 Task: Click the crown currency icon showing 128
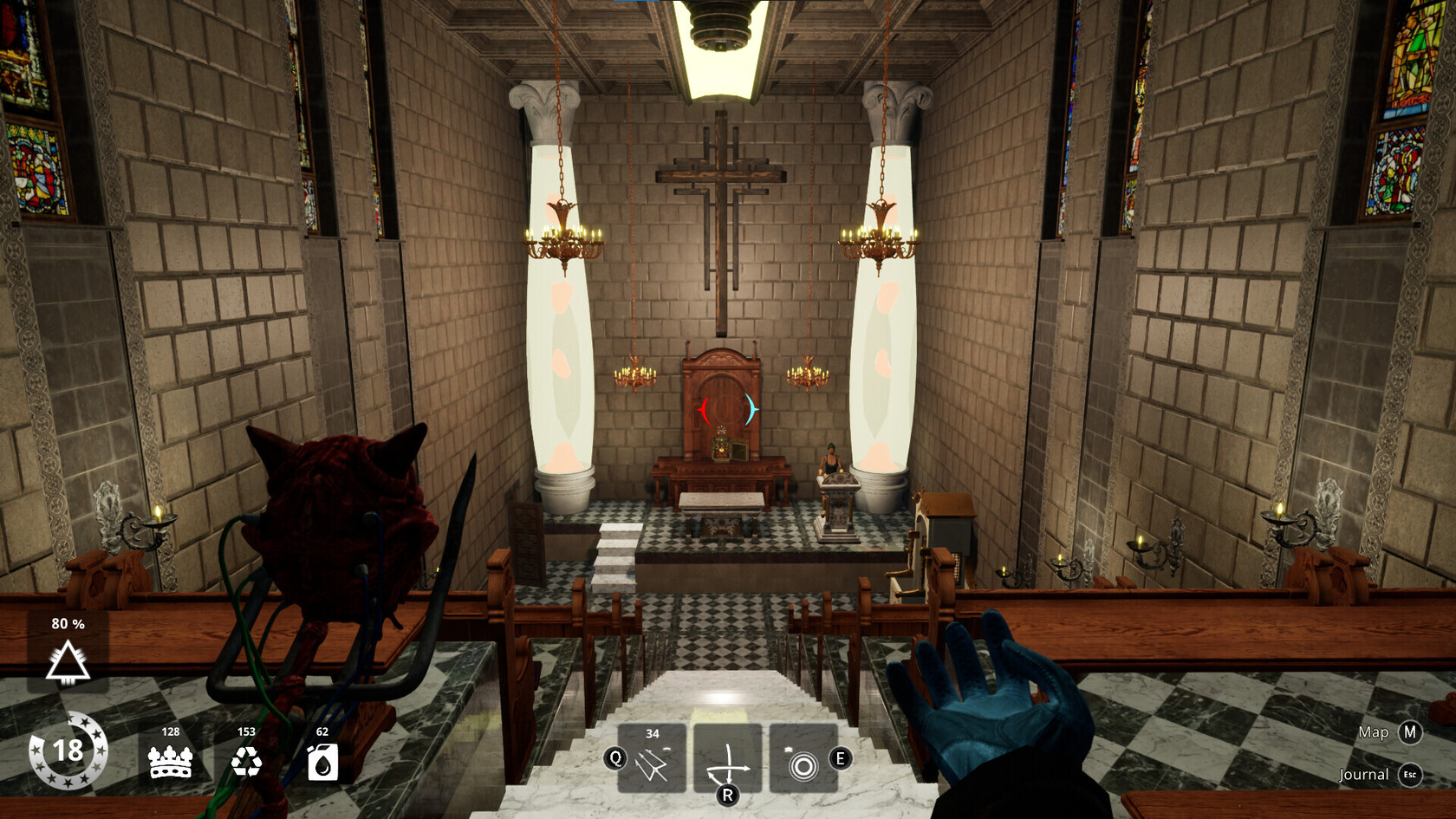coord(169,761)
